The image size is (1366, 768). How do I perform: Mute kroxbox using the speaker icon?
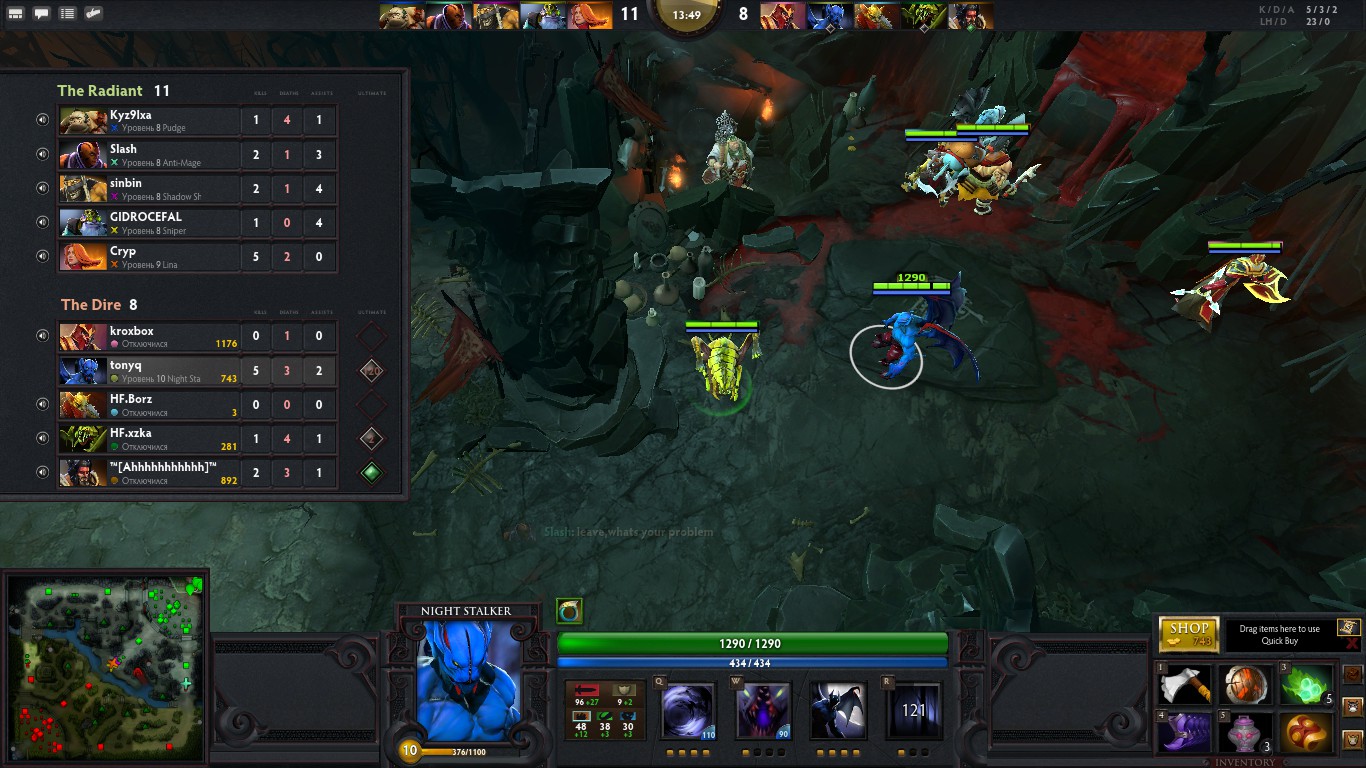point(43,336)
